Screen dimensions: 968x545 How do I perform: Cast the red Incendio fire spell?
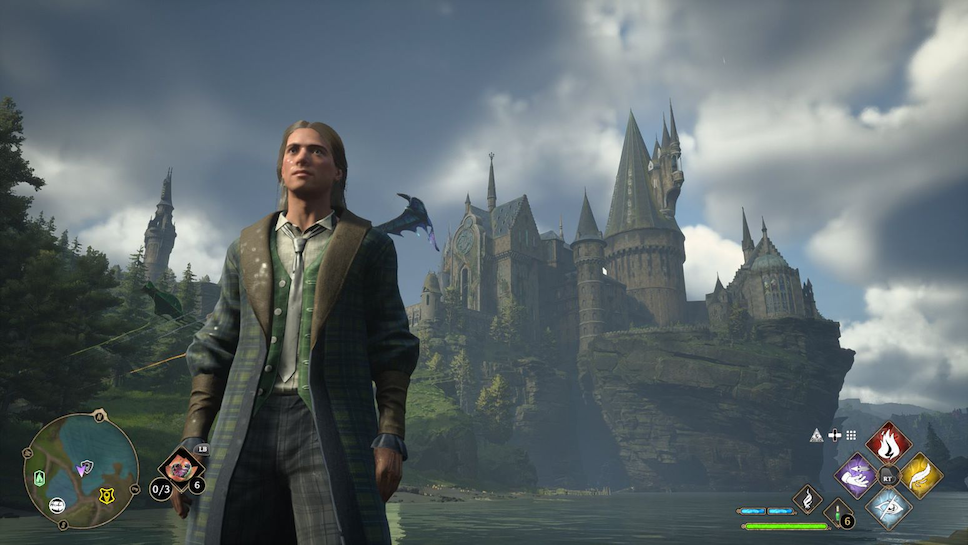click(887, 441)
